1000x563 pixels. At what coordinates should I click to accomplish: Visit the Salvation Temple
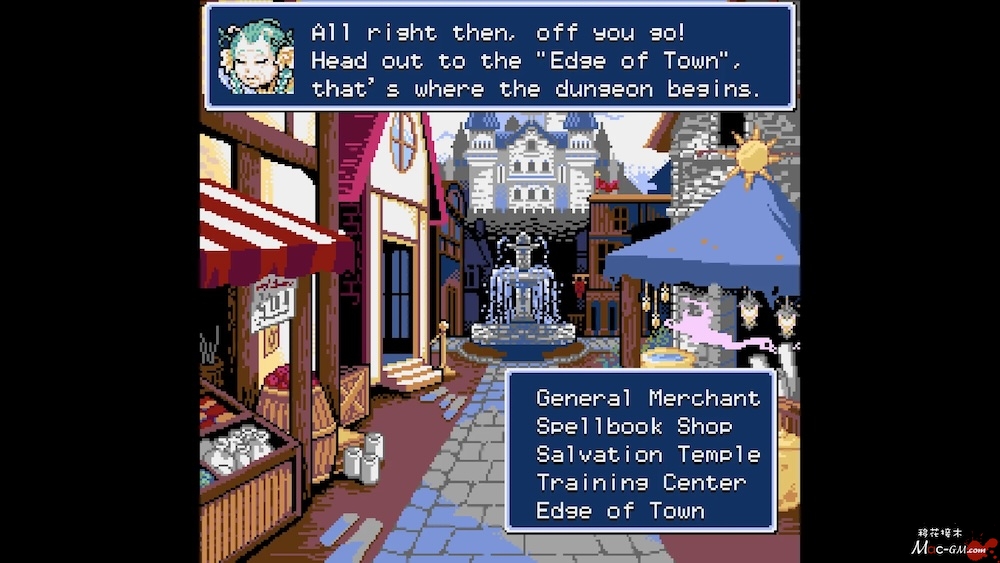[x=648, y=454]
